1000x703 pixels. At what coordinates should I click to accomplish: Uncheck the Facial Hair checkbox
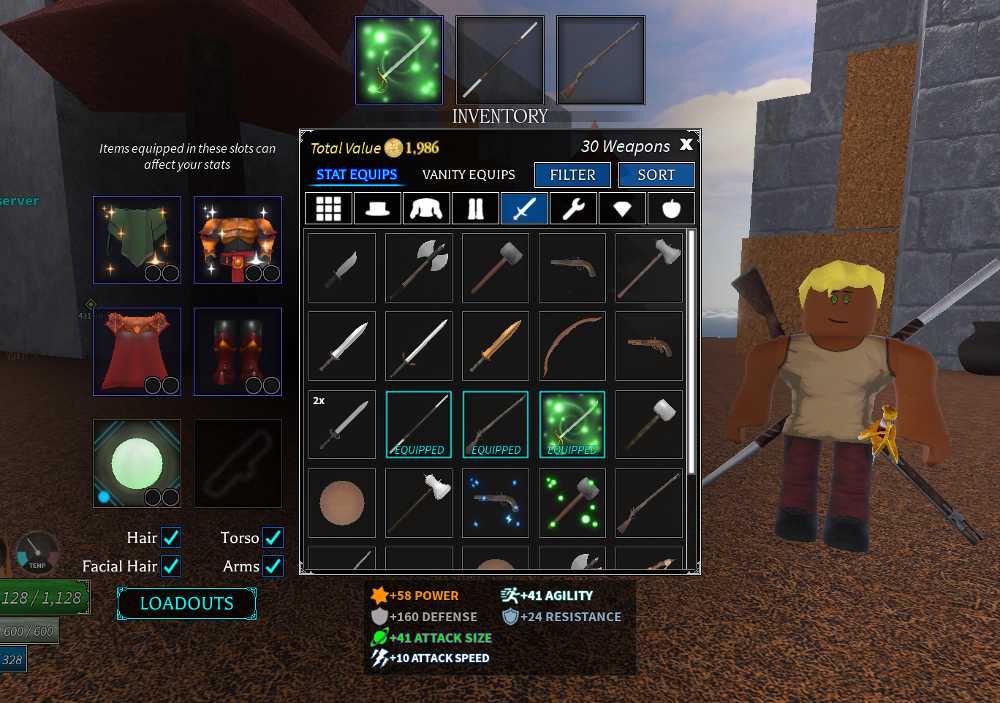(x=171, y=566)
